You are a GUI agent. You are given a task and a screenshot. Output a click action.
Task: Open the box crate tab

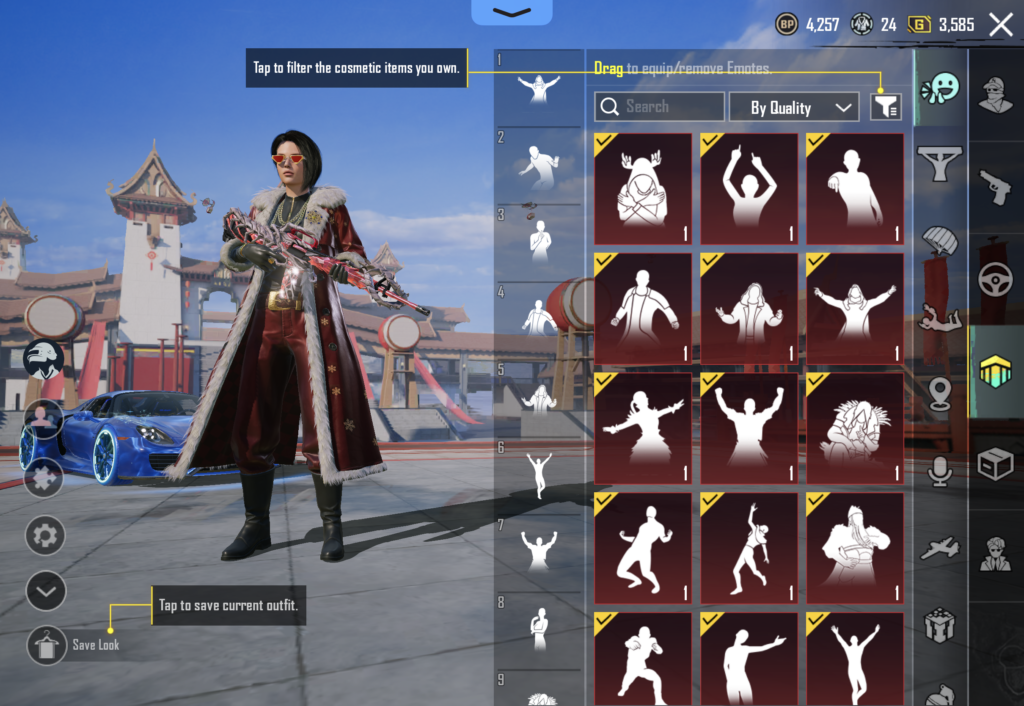click(x=996, y=464)
